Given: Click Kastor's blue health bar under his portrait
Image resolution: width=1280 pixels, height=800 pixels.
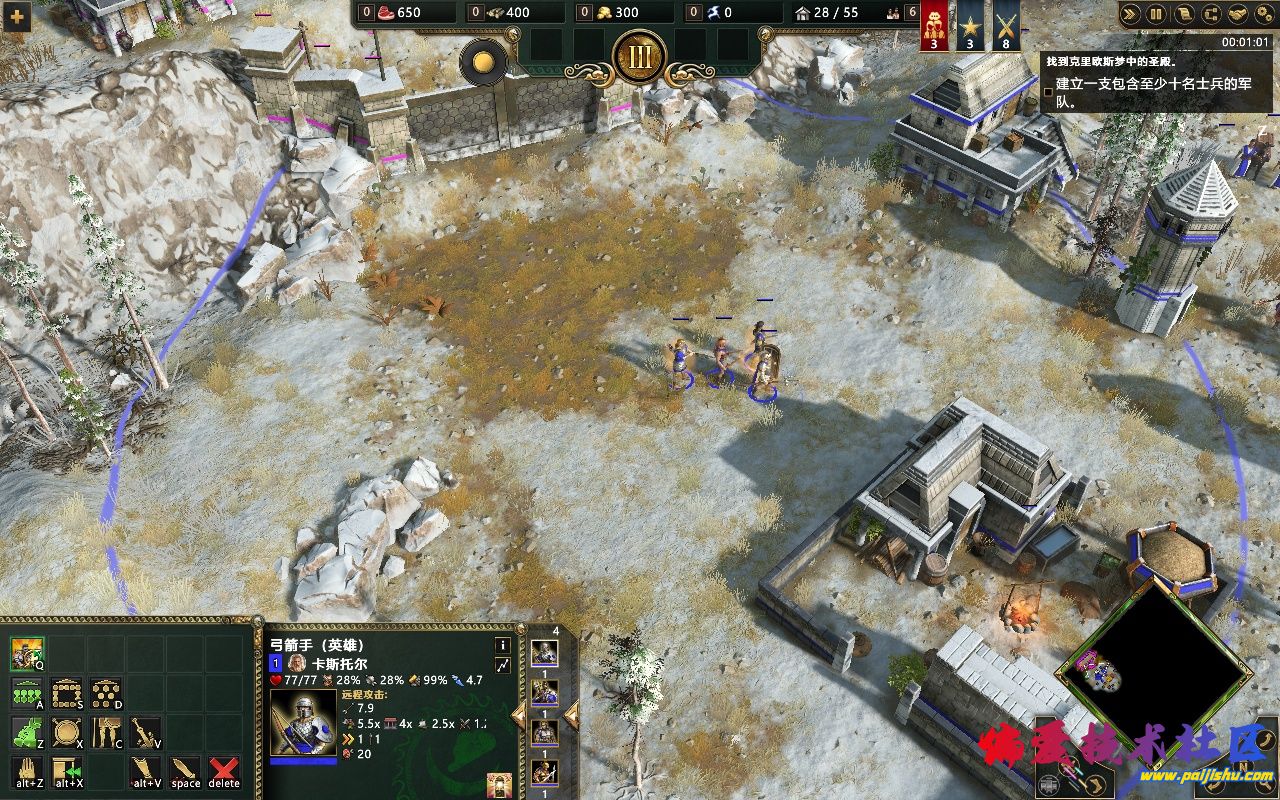Looking at the screenshot, I should coord(303,761).
